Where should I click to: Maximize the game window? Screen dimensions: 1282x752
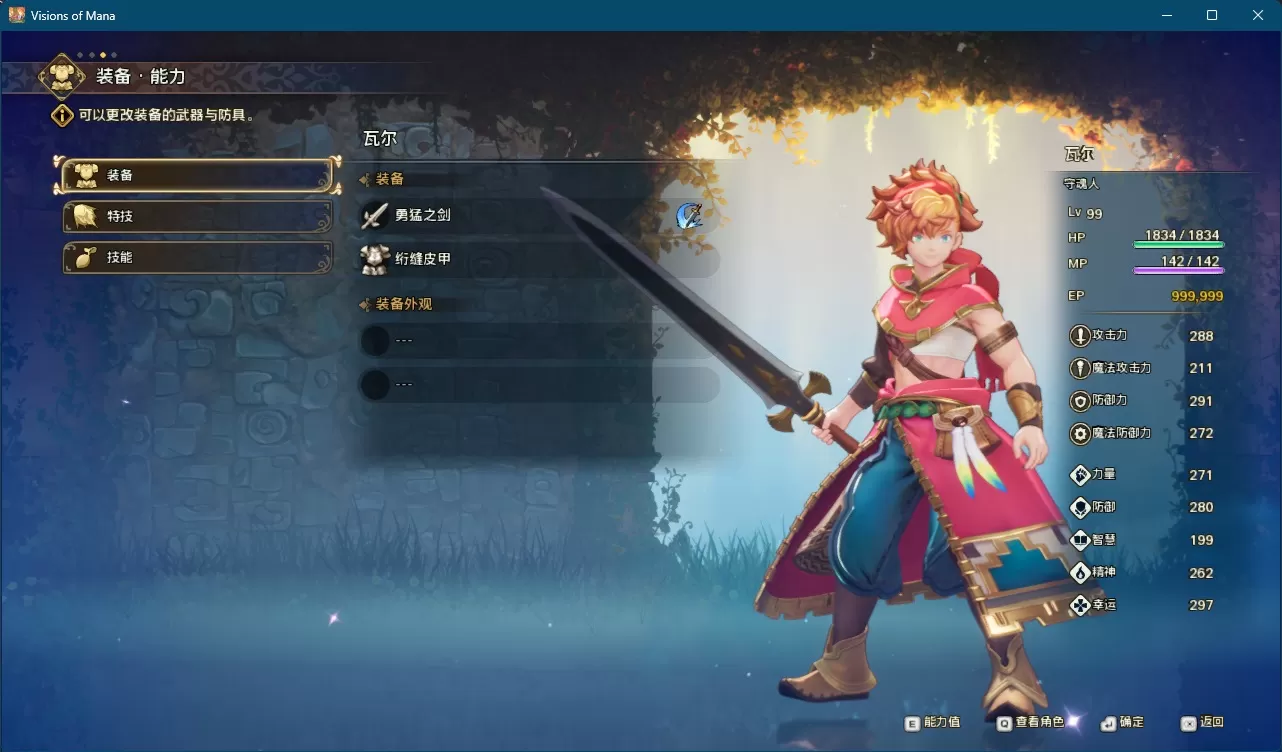[x=1212, y=15]
